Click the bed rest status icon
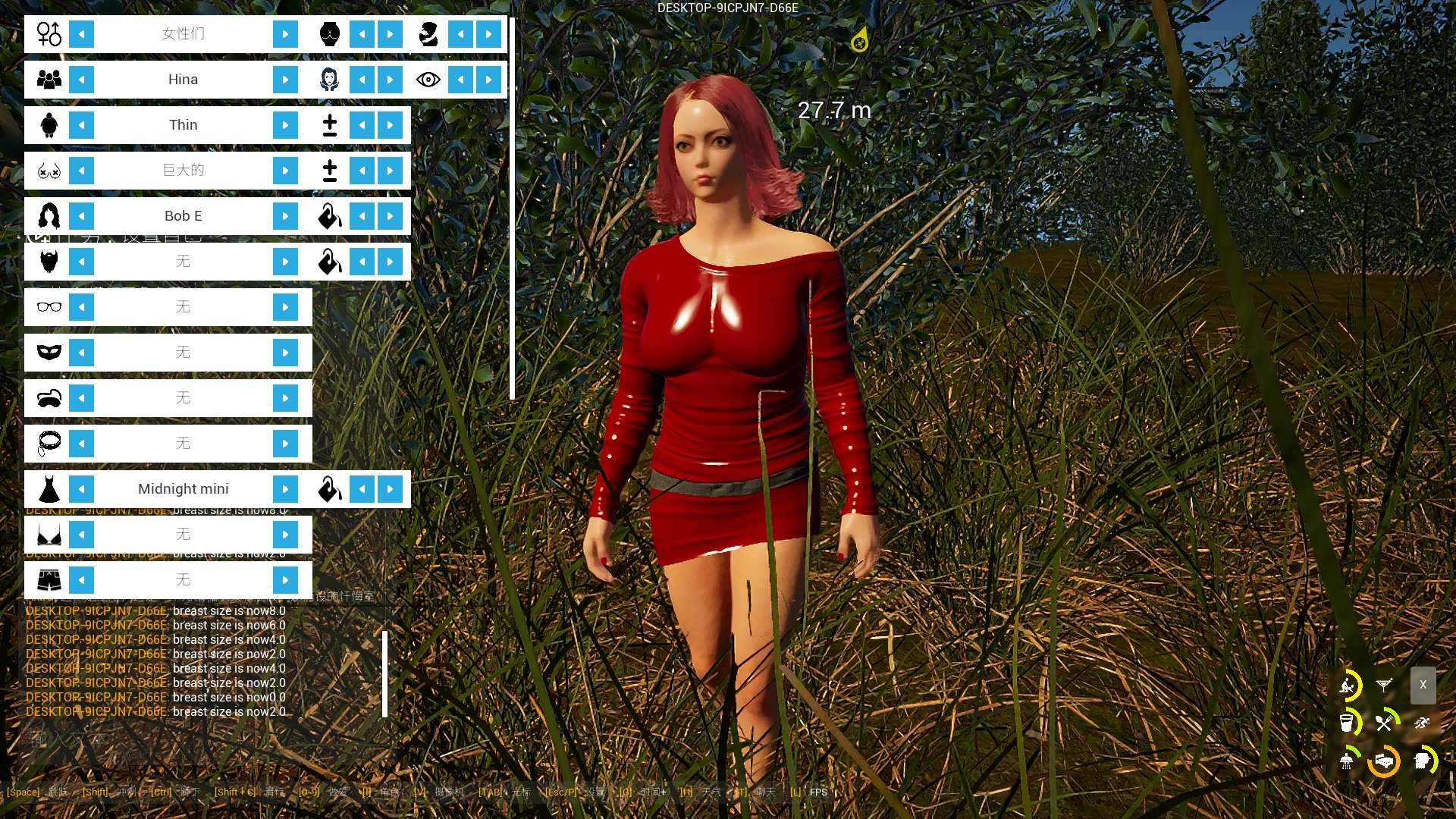 pos(1385,762)
